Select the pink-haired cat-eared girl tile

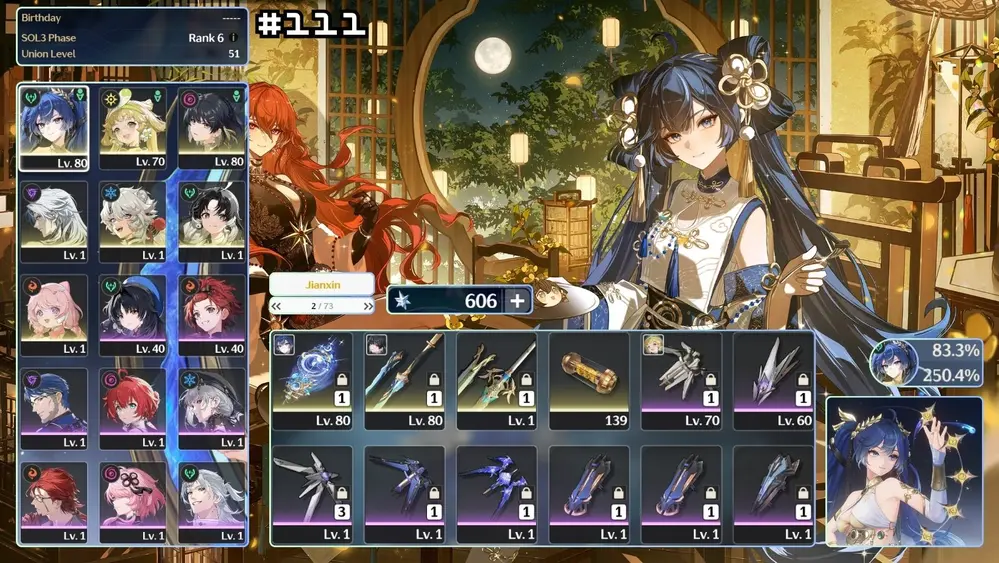point(54,315)
